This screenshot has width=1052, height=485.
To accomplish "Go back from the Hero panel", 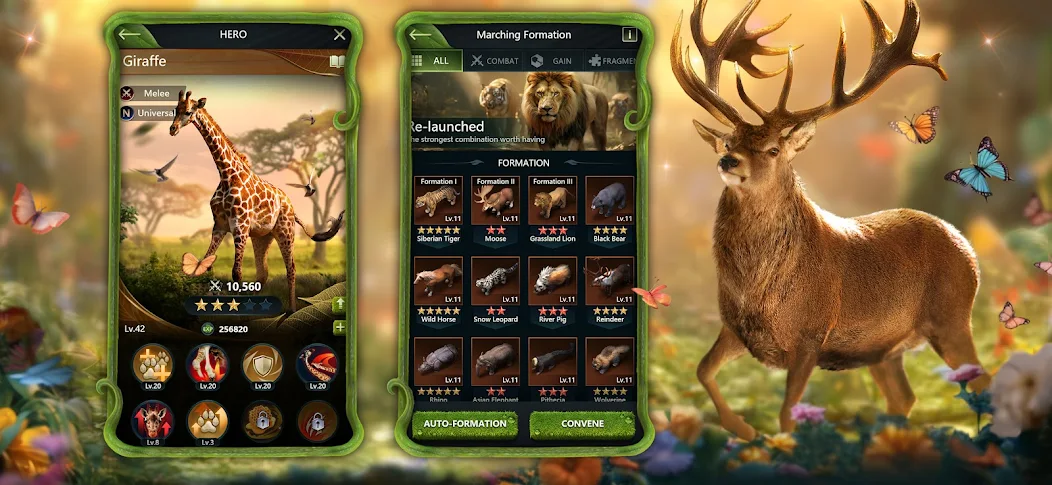I will click(130, 35).
